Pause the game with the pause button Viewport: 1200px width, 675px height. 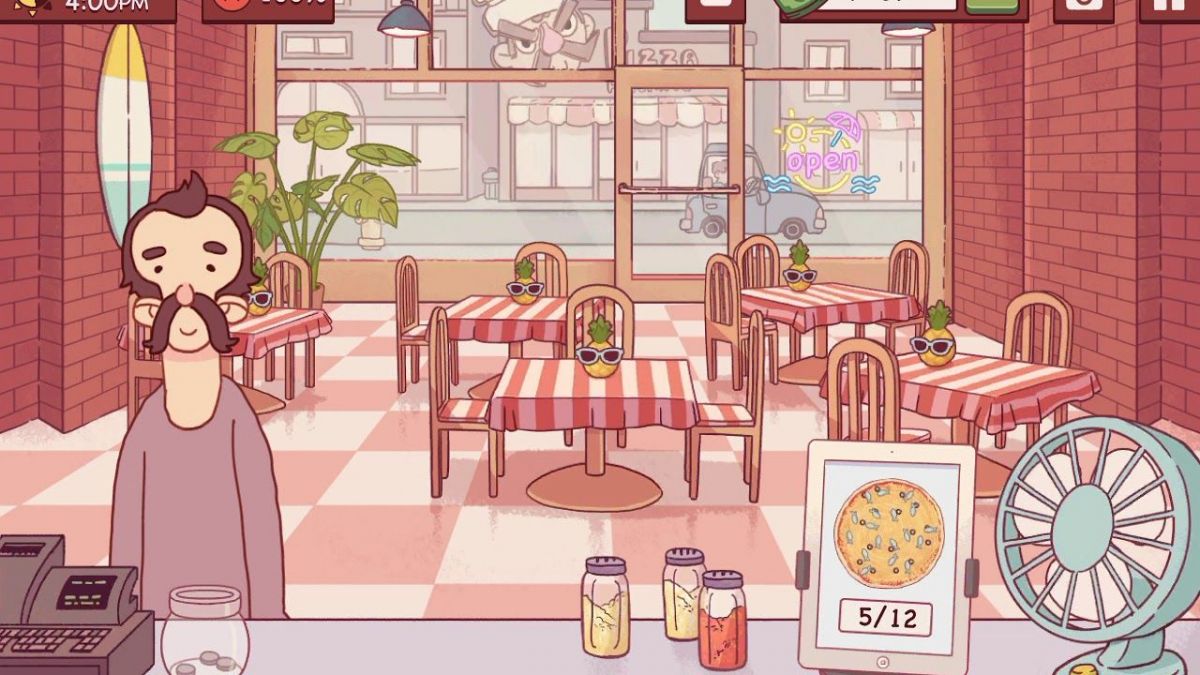pos(1172,8)
